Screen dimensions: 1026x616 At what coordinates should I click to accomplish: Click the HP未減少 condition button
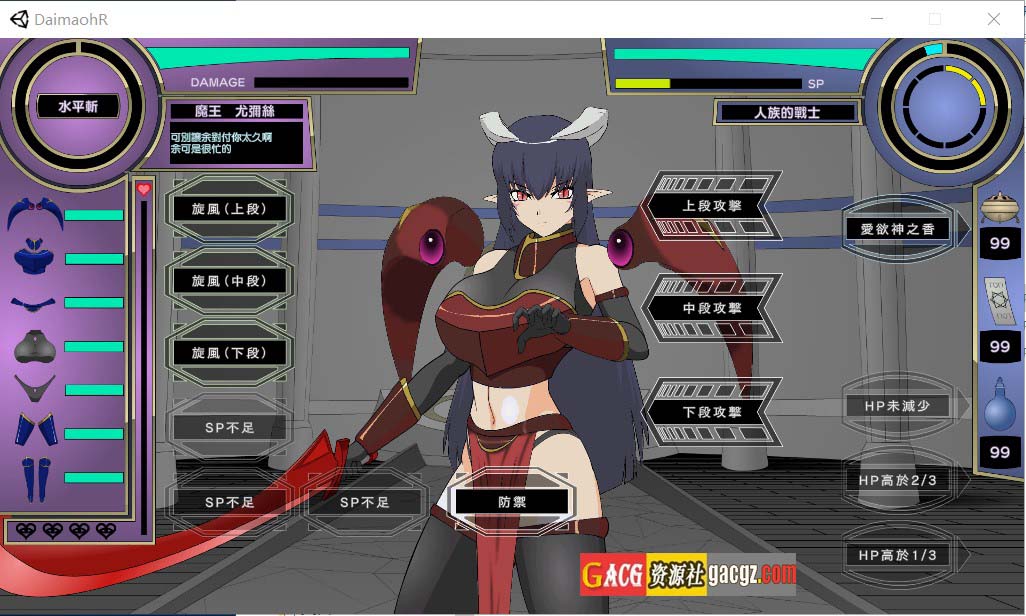[897, 406]
